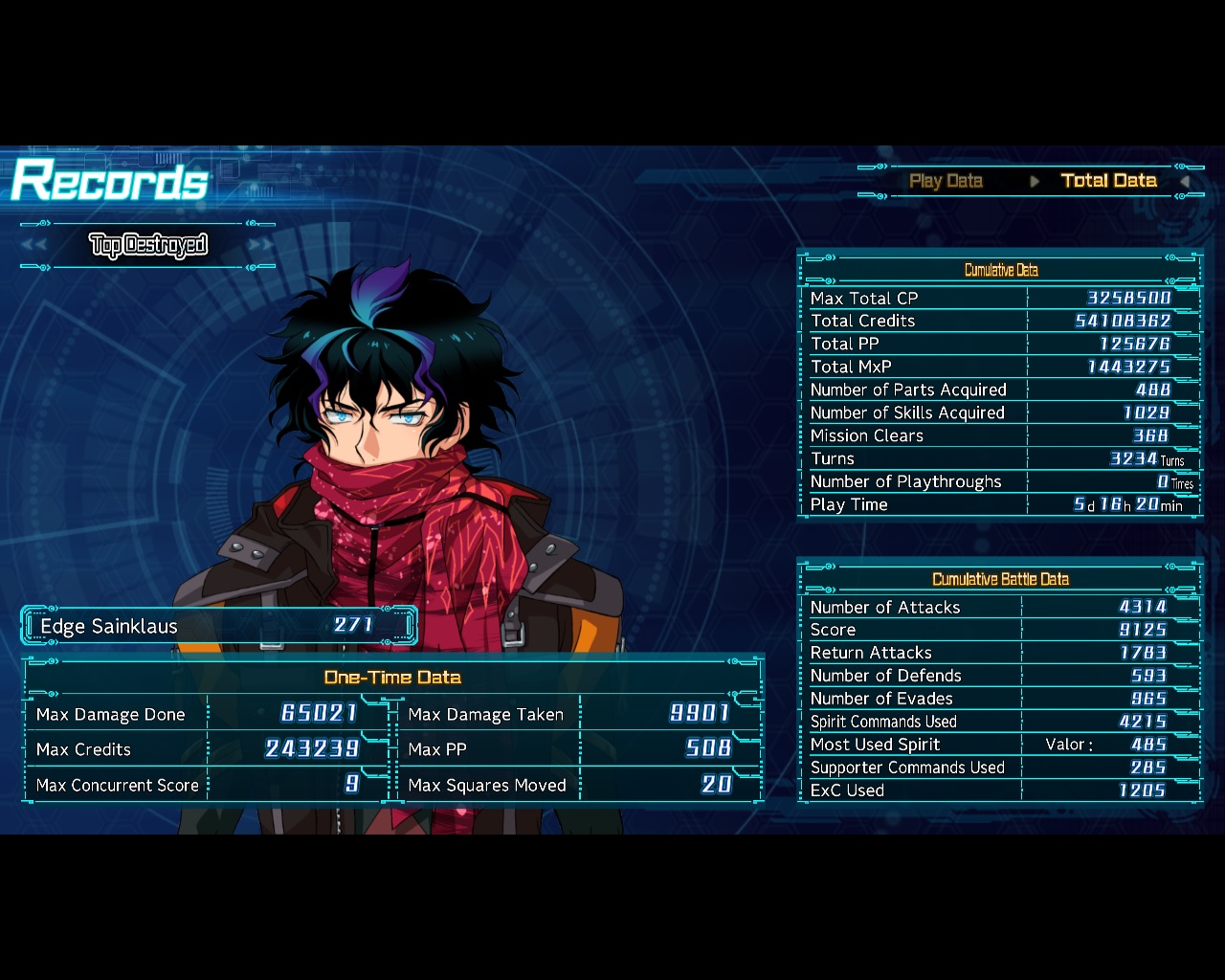Show the previous Top Destroyed category
The height and width of the screenshot is (980, 1225).
34,245
